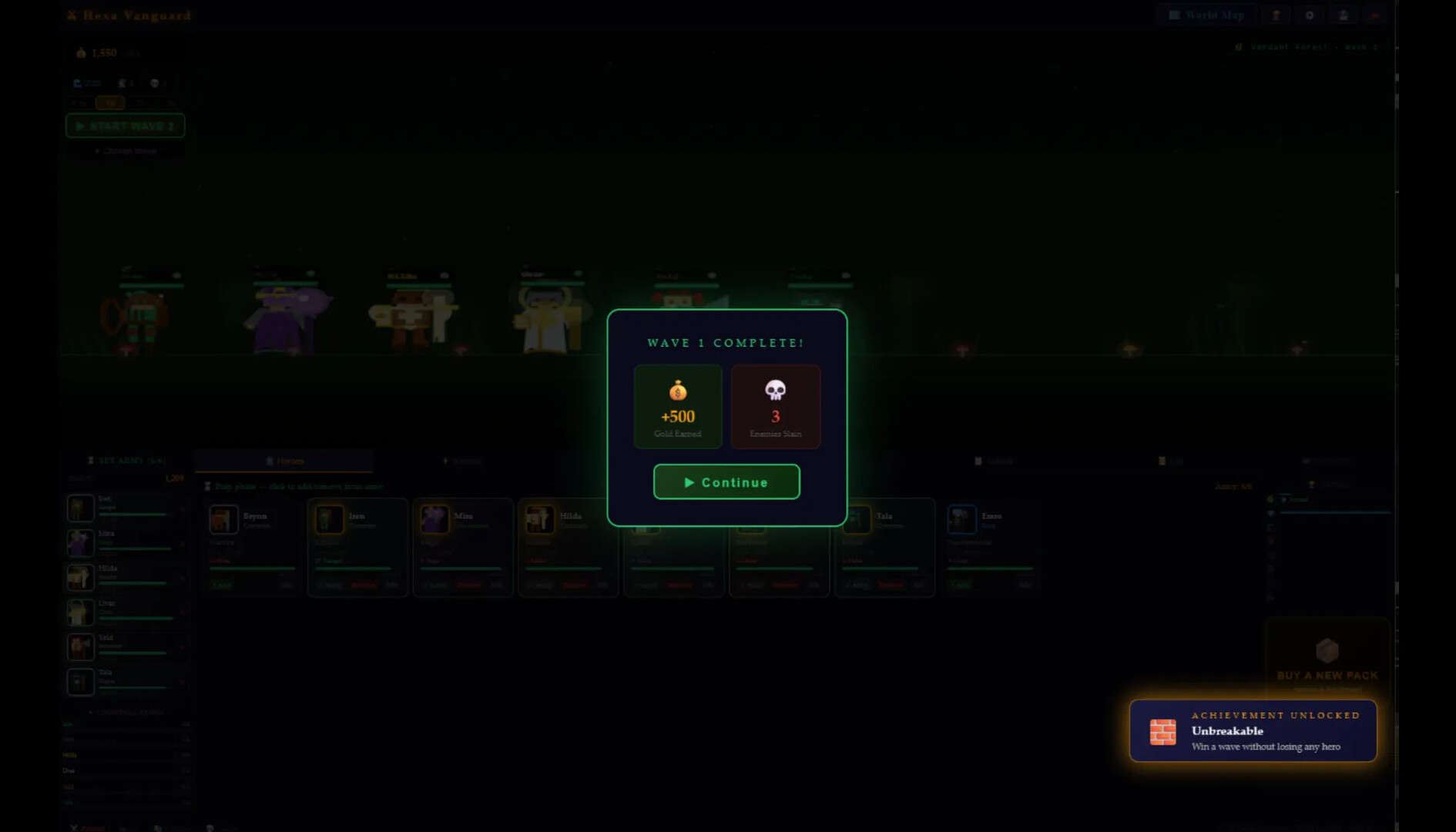Click Continue in the Wave 1 Complete dialog
The image size is (1456, 832).
[726, 481]
